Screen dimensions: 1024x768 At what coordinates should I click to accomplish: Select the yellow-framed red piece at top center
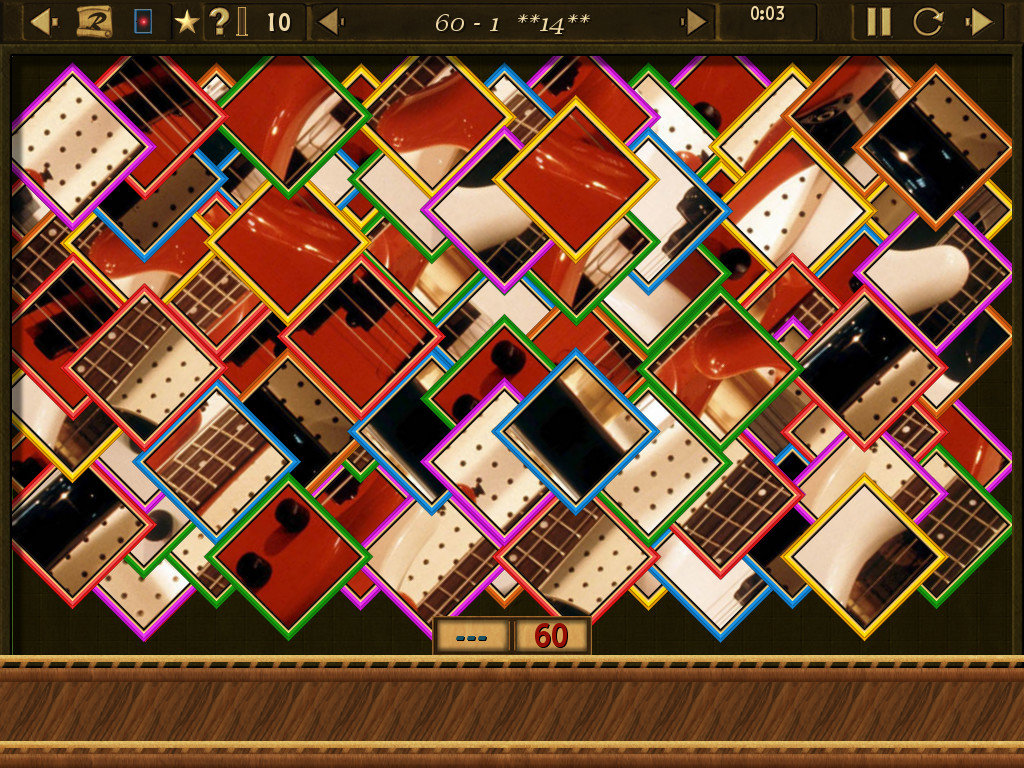575,178
